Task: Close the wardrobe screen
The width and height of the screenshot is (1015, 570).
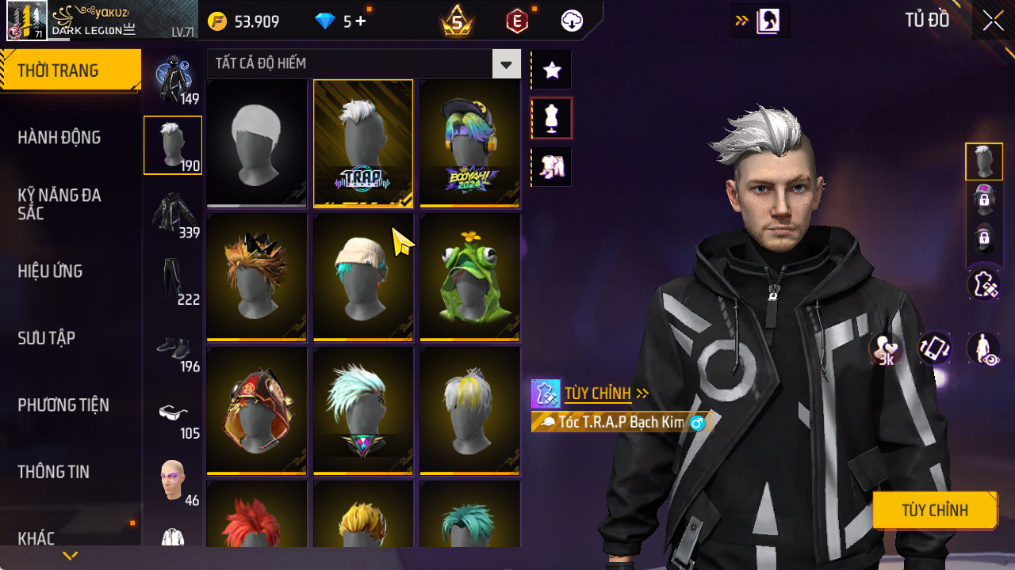Action: [992, 21]
